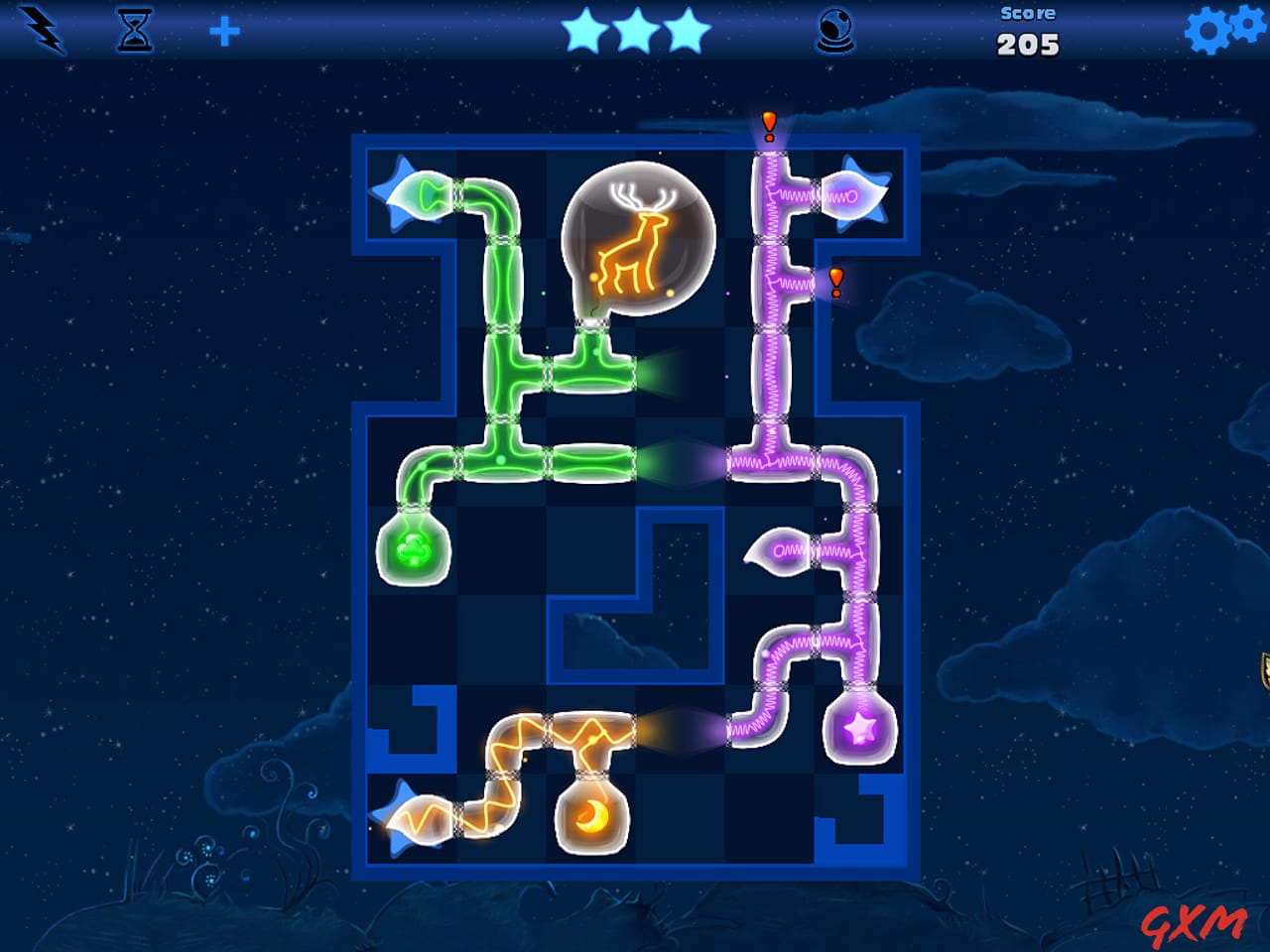This screenshot has height=952, width=1270.
Task: Click the right exclamation marker near purple pipe
Action: (x=836, y=283)
